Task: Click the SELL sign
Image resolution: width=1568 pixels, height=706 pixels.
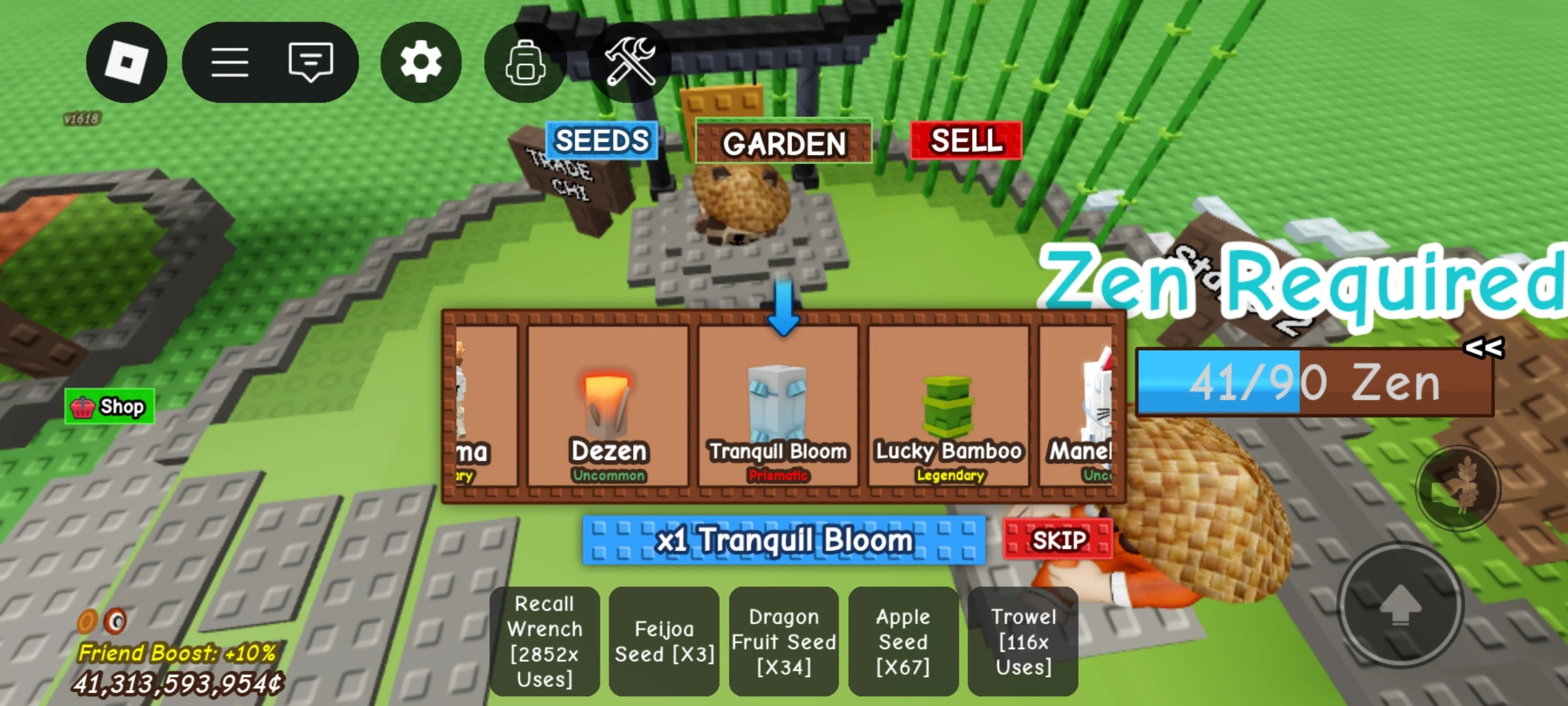Action: tap(966, 140)
